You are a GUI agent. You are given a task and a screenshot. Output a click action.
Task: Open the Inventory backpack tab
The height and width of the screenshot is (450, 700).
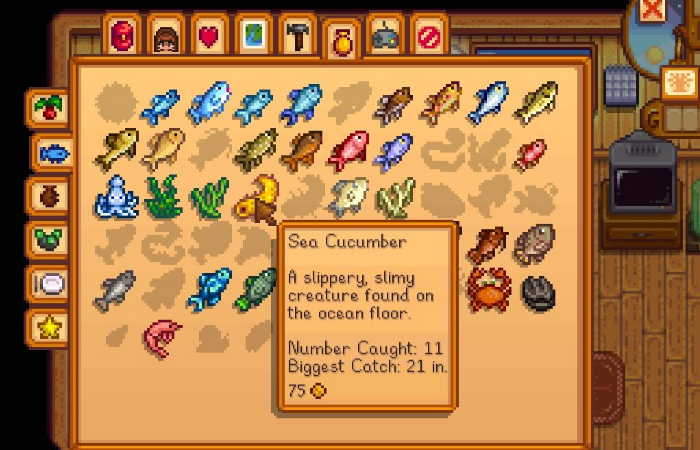(123, 36)
